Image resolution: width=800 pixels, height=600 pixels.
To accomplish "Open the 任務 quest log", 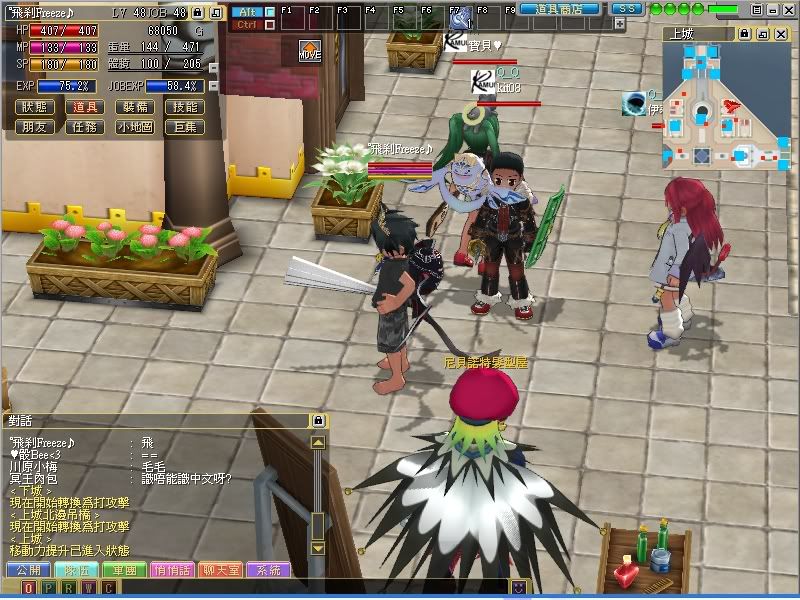I will (x=85, y=127).
